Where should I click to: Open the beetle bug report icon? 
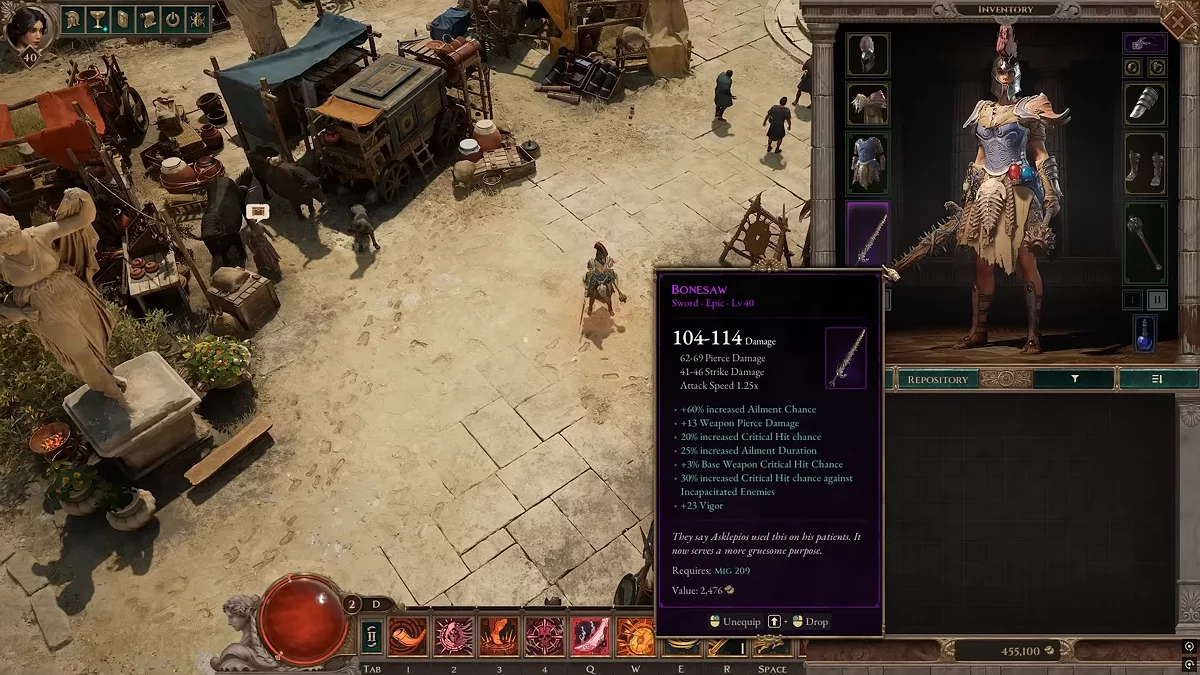[196, 19]
